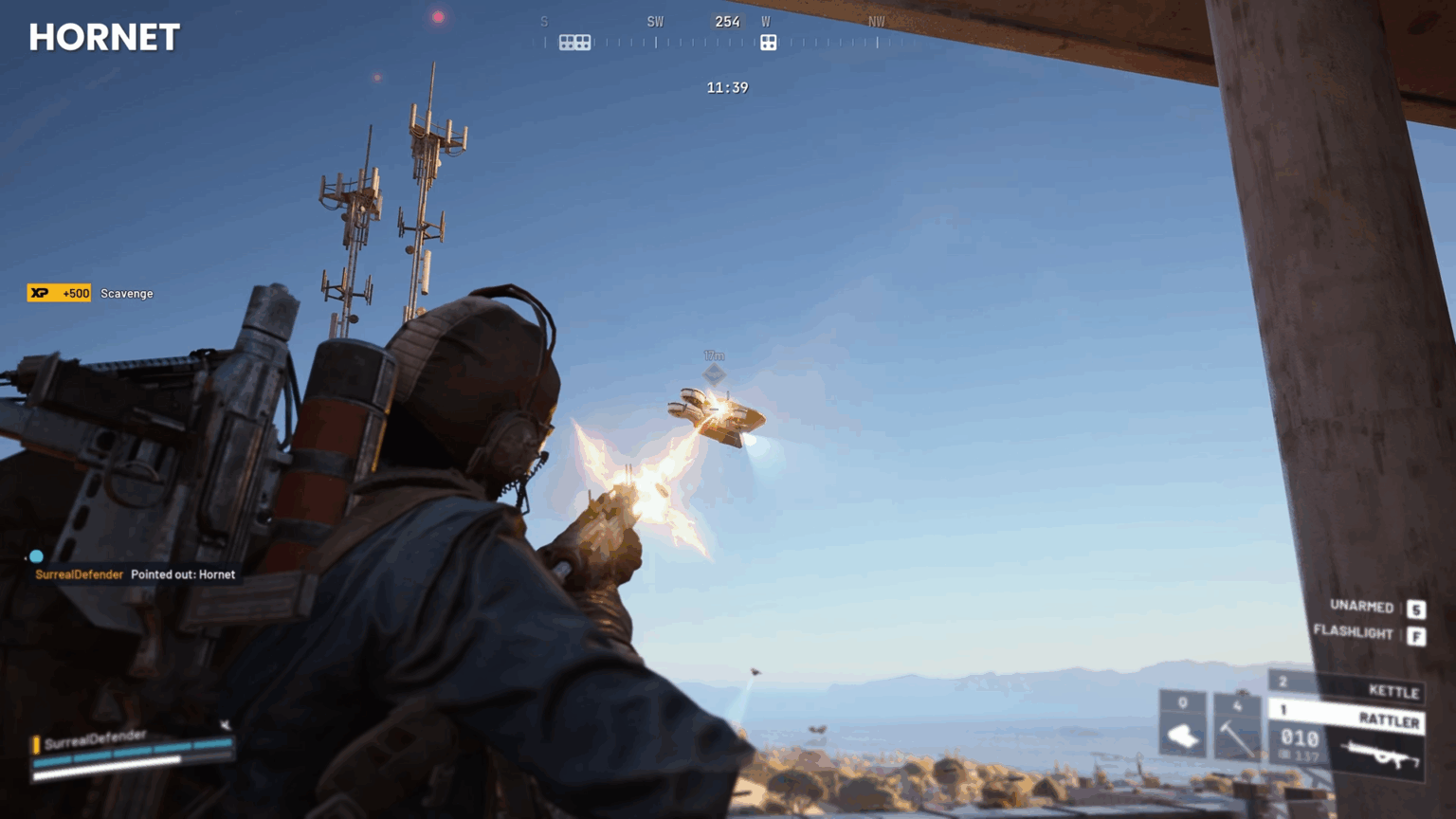Viewport: 1456px width, 819px height.
Task: Toggle Unarmed mode via its 5 keybind badge
Action: click(1418, 609)
